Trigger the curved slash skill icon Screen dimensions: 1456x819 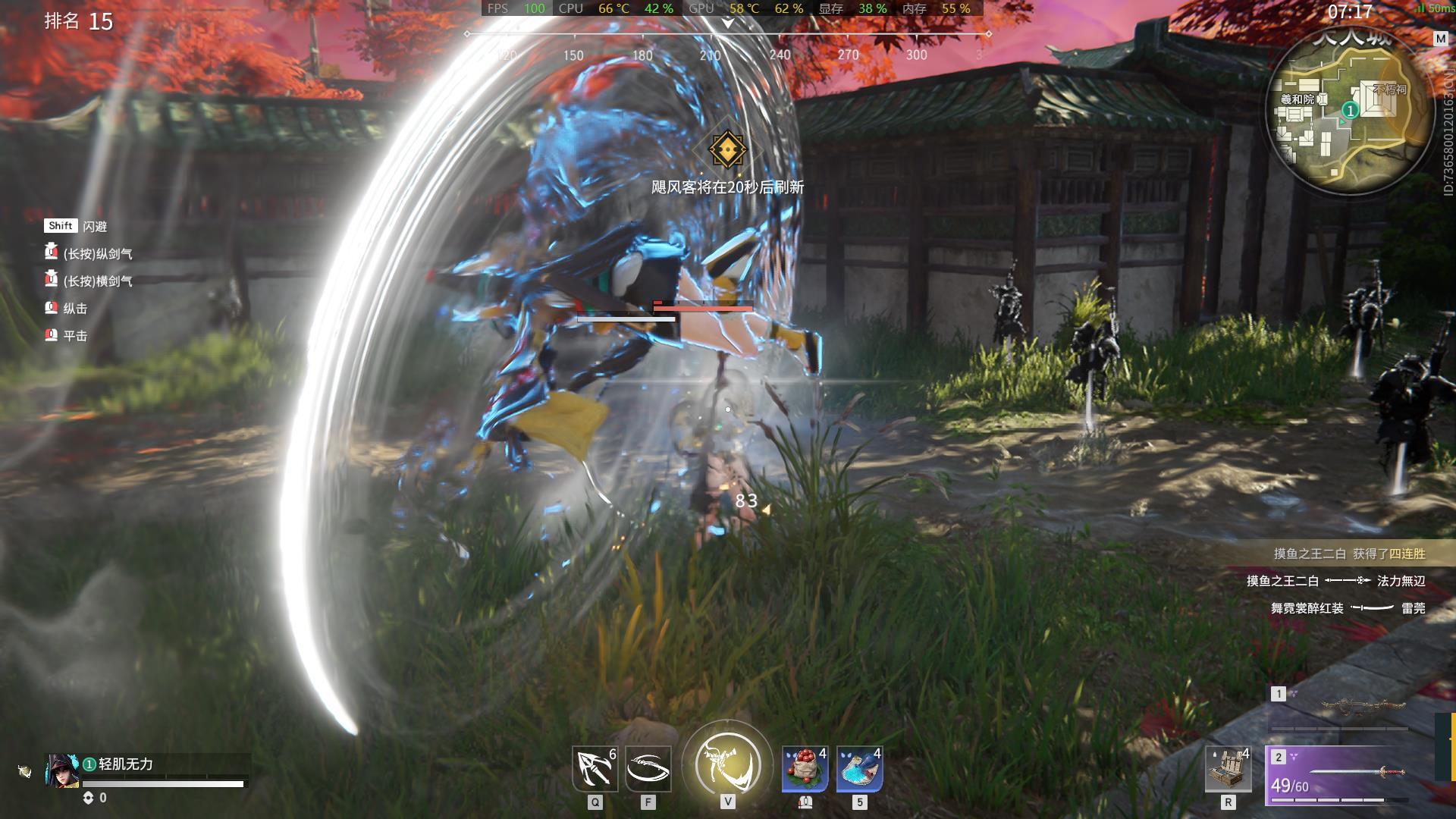(648, 769)
